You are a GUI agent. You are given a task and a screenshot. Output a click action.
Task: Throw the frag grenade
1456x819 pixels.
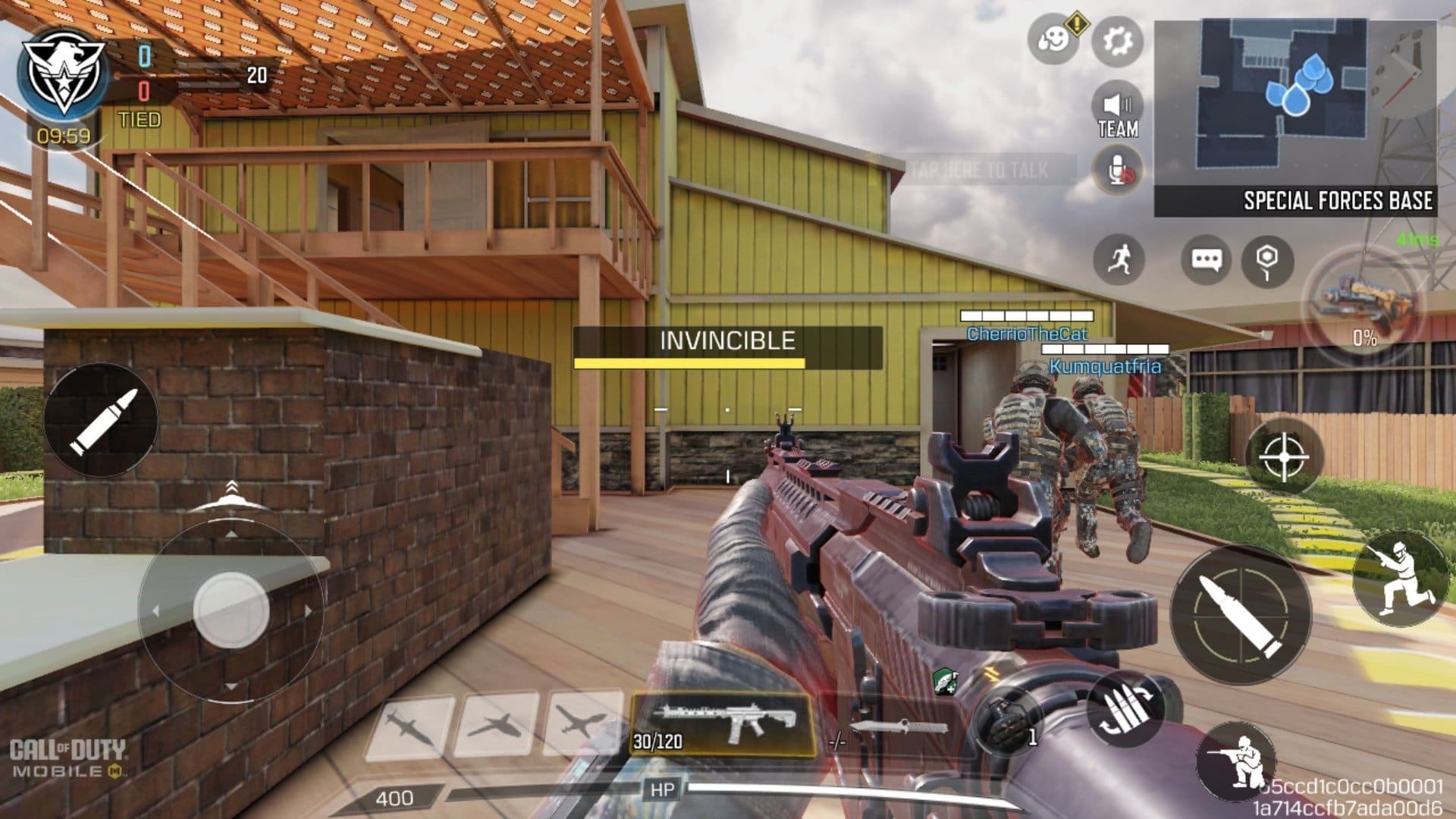click(1010, 720)
